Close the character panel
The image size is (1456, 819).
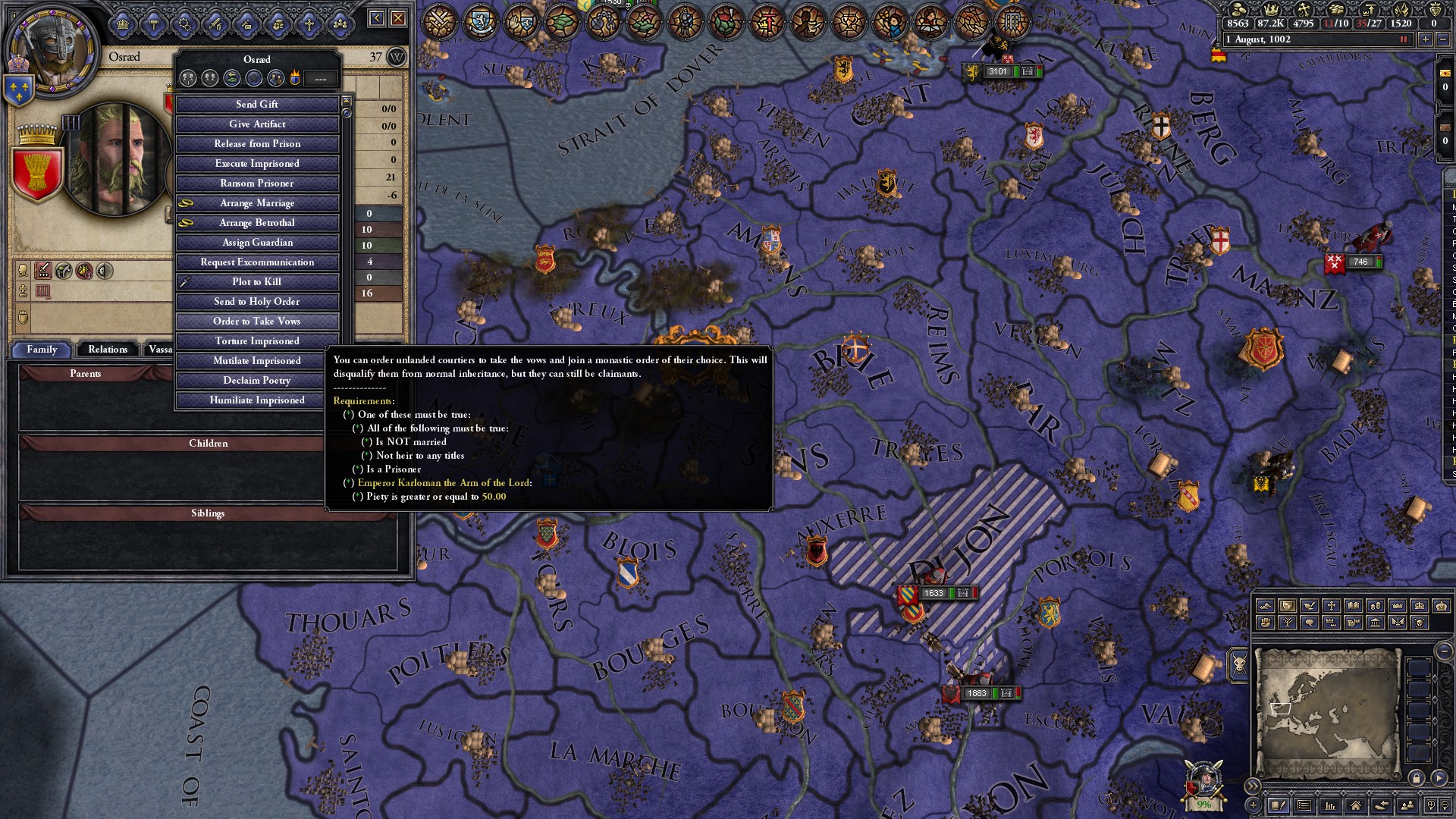click(x=398, y=18)
